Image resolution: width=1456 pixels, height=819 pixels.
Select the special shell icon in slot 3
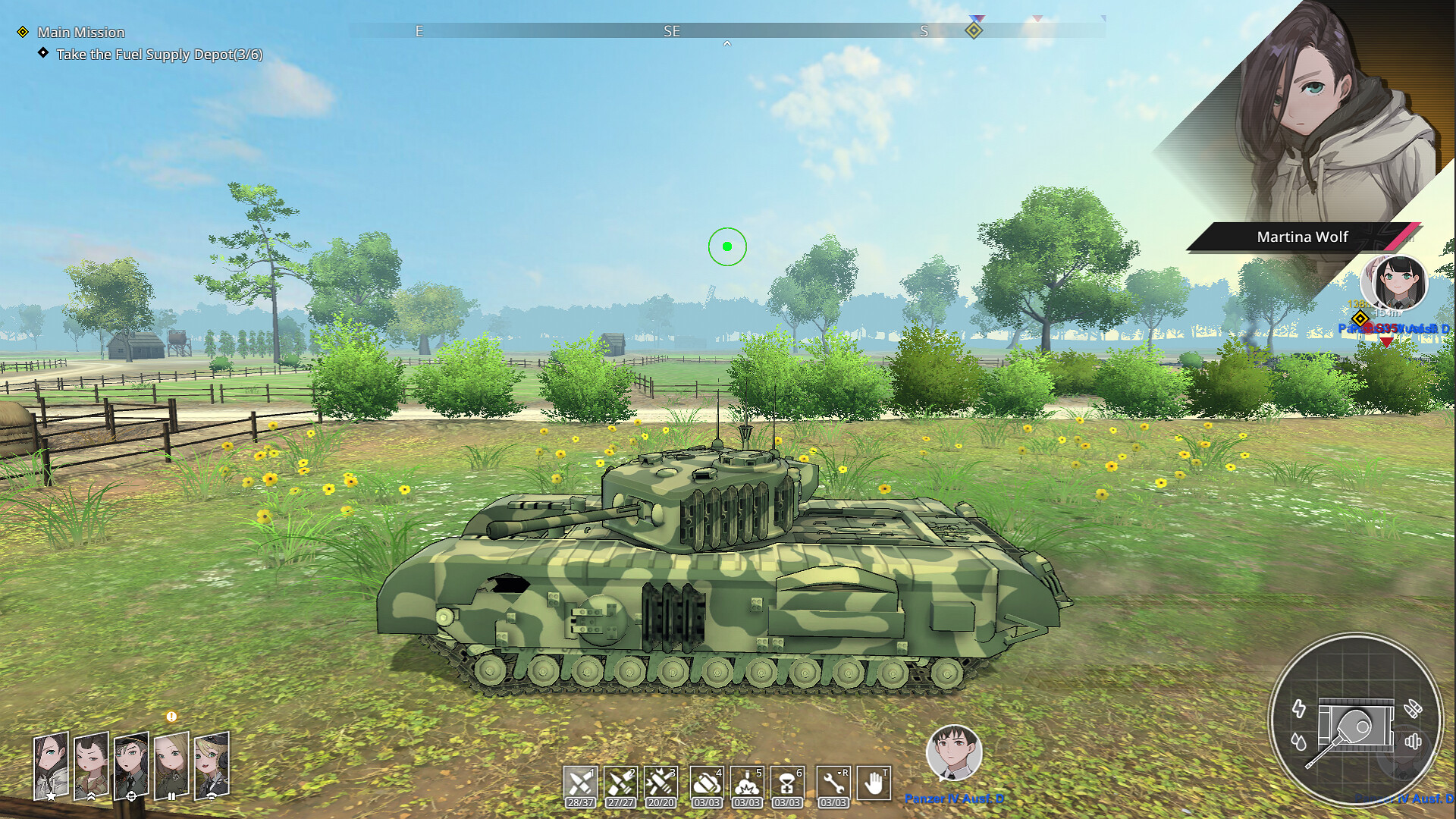click(661, 781)
